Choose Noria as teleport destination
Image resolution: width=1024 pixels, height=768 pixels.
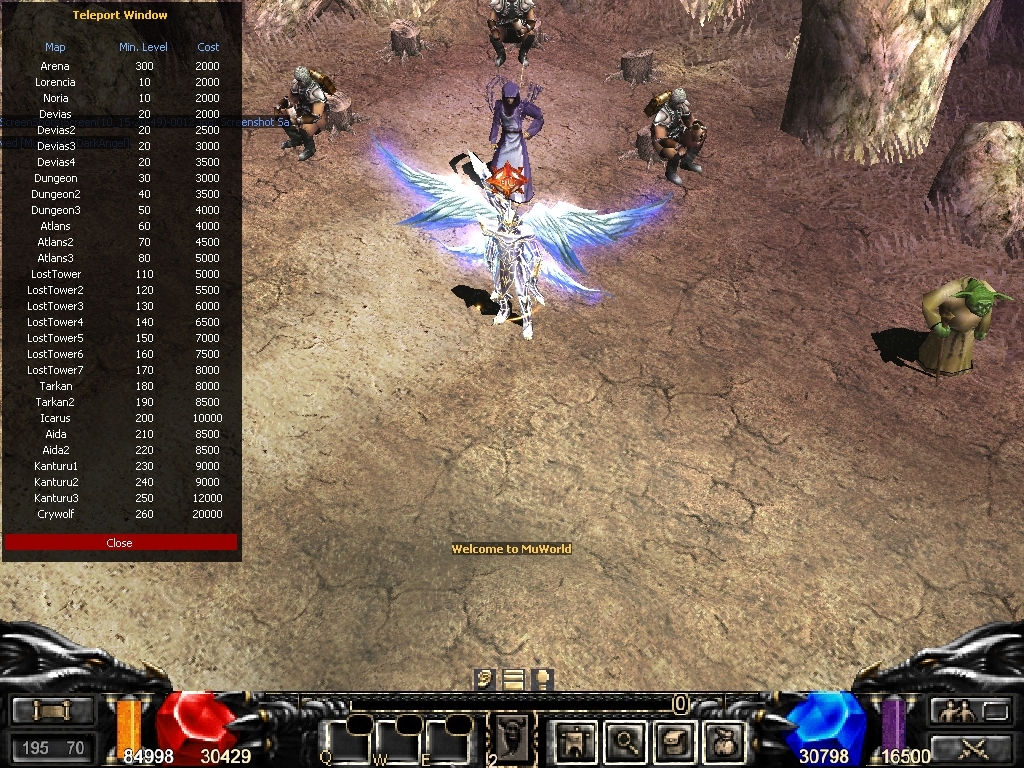tap(56, 98)
